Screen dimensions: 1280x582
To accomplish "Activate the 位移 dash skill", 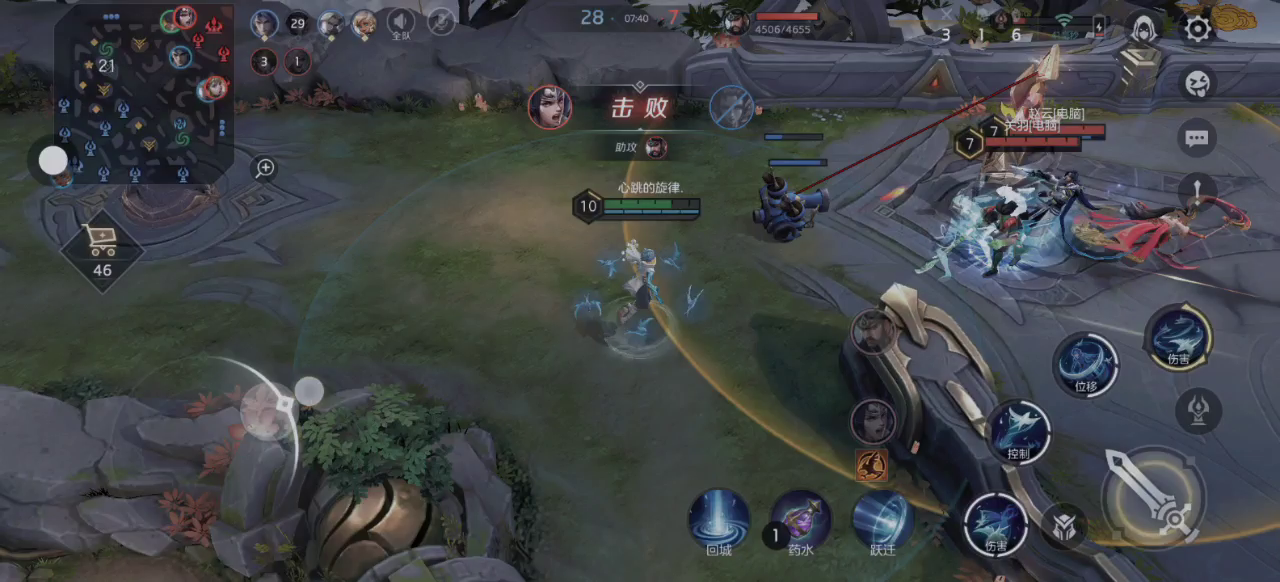I will [1086, 364].
